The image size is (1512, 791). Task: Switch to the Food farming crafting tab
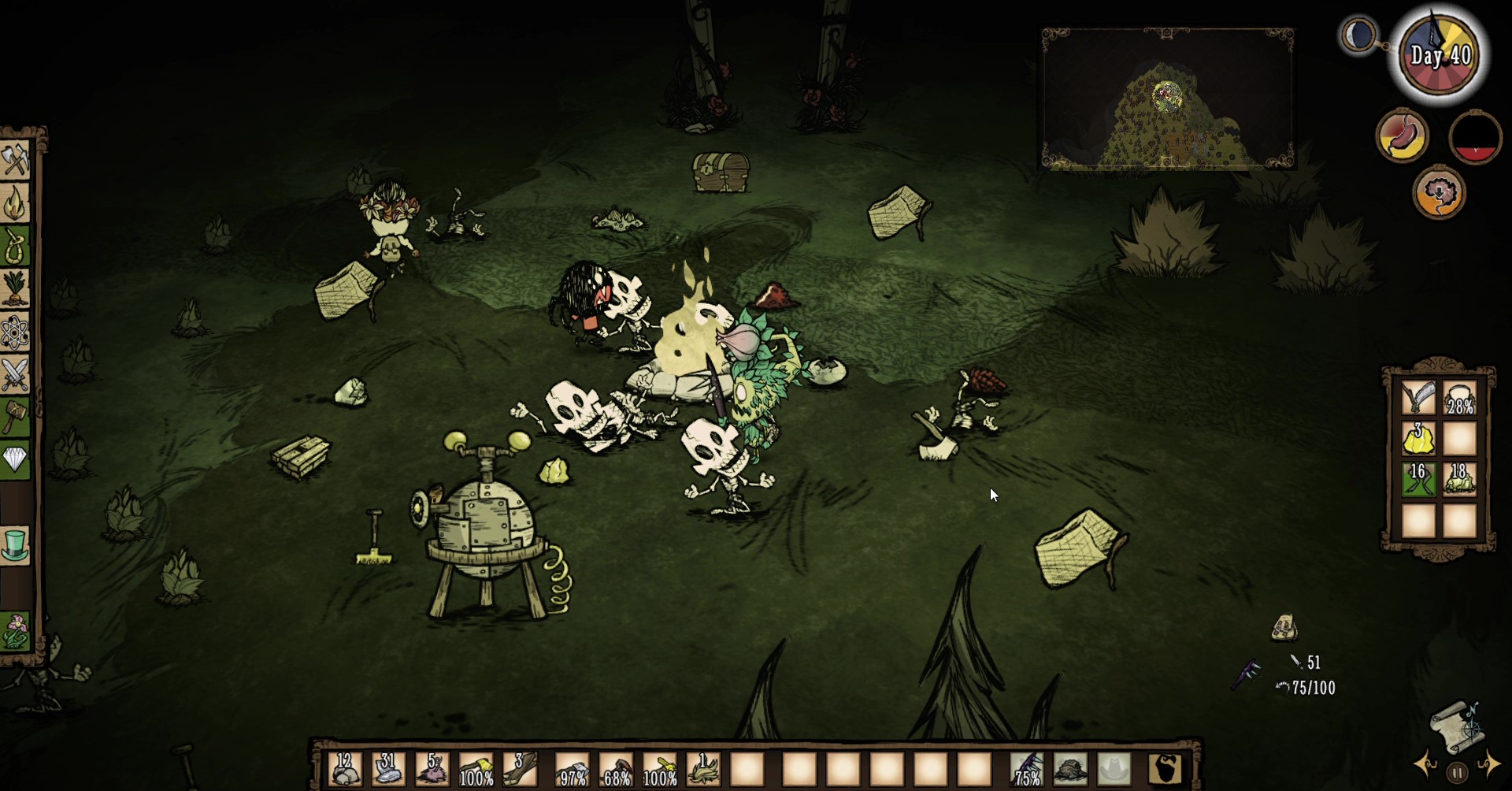(x=16, y=288)
